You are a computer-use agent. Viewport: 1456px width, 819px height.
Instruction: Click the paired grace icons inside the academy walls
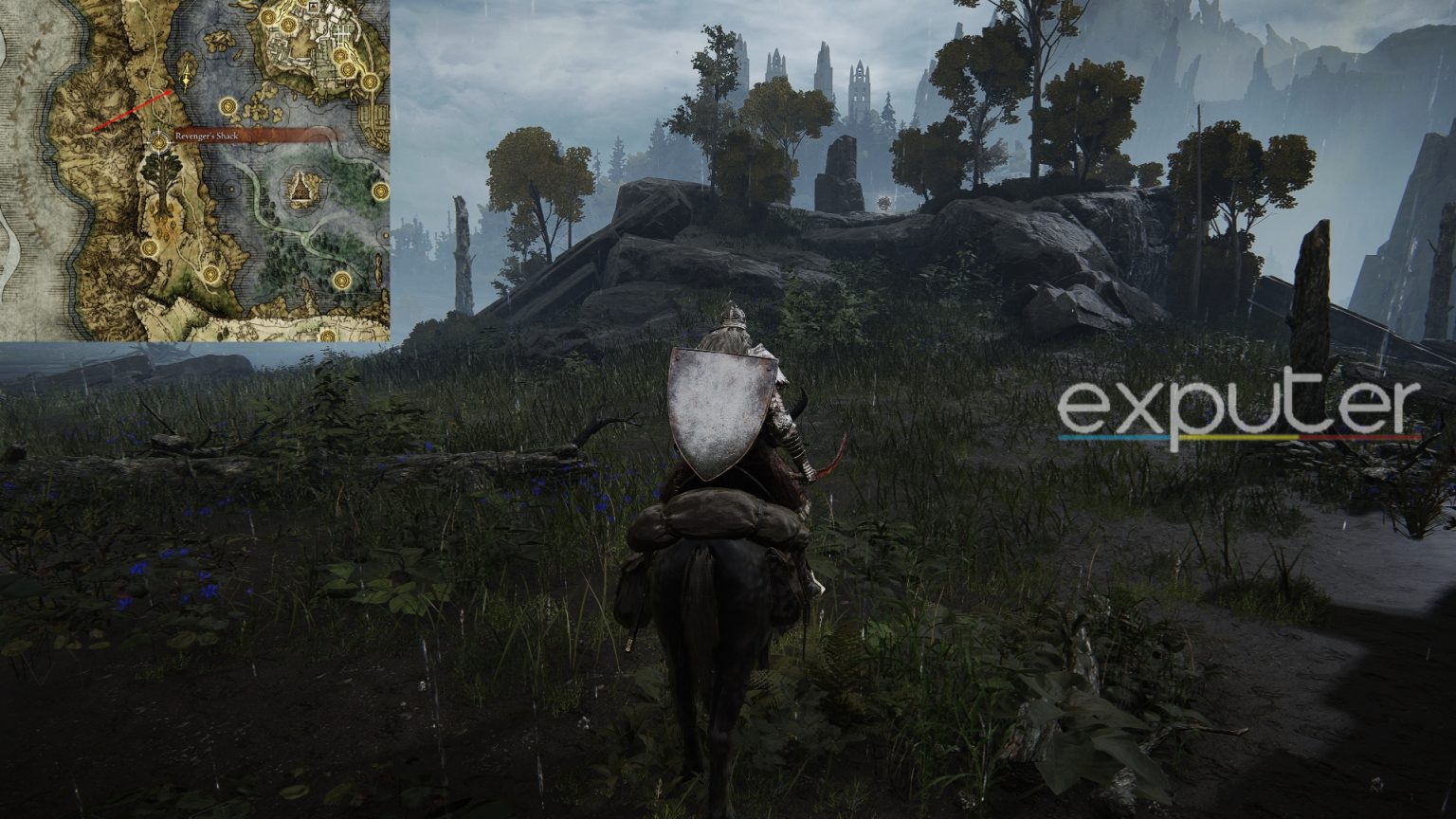(x=278, y=21)
